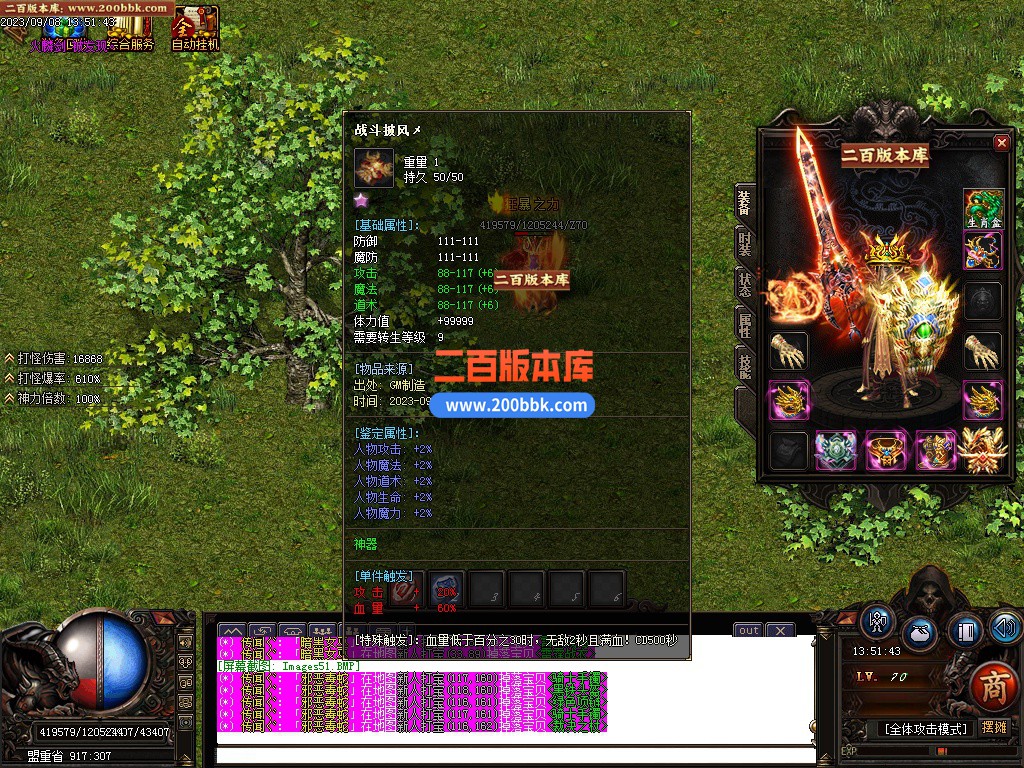1024x768 pixels.
Task: Toggle the sound speaker button
Action: (1006, 627)
